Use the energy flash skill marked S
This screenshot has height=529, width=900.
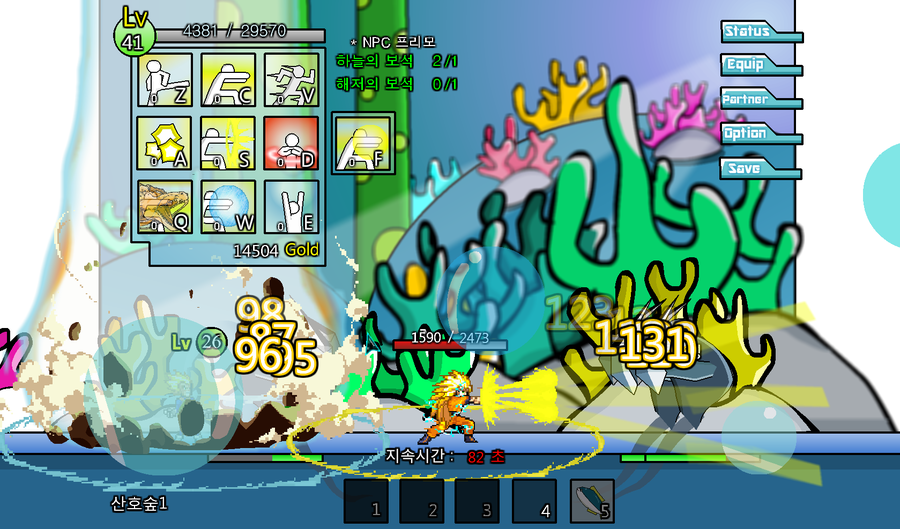228,143
